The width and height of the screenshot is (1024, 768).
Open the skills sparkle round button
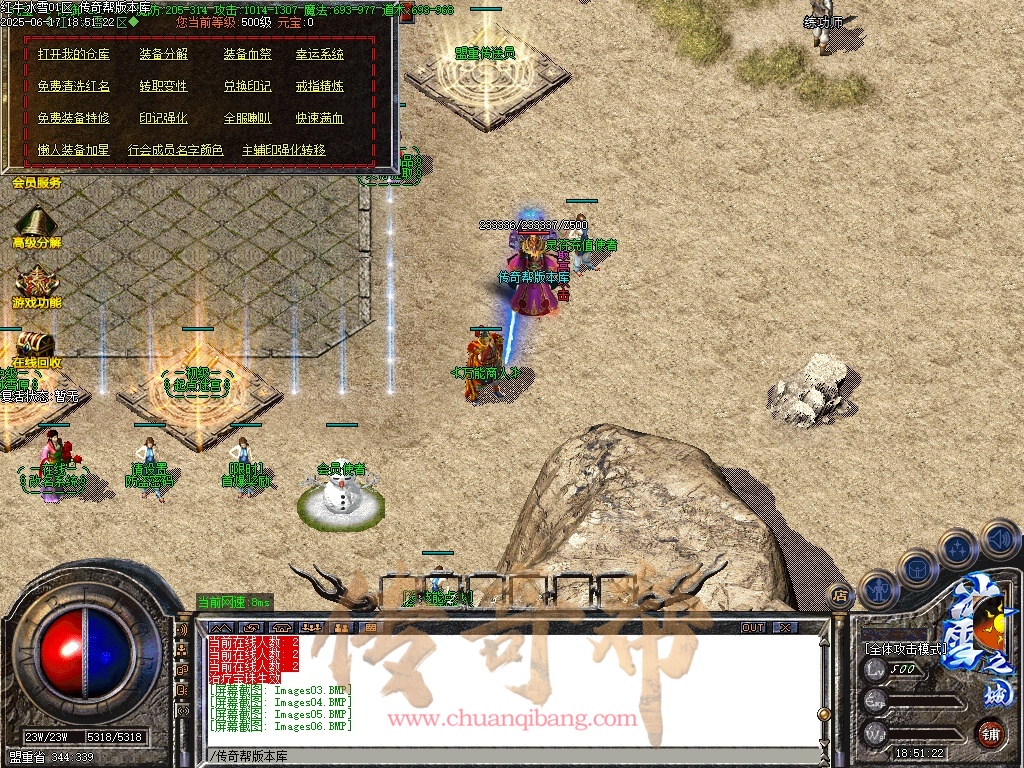coord(957,548)
